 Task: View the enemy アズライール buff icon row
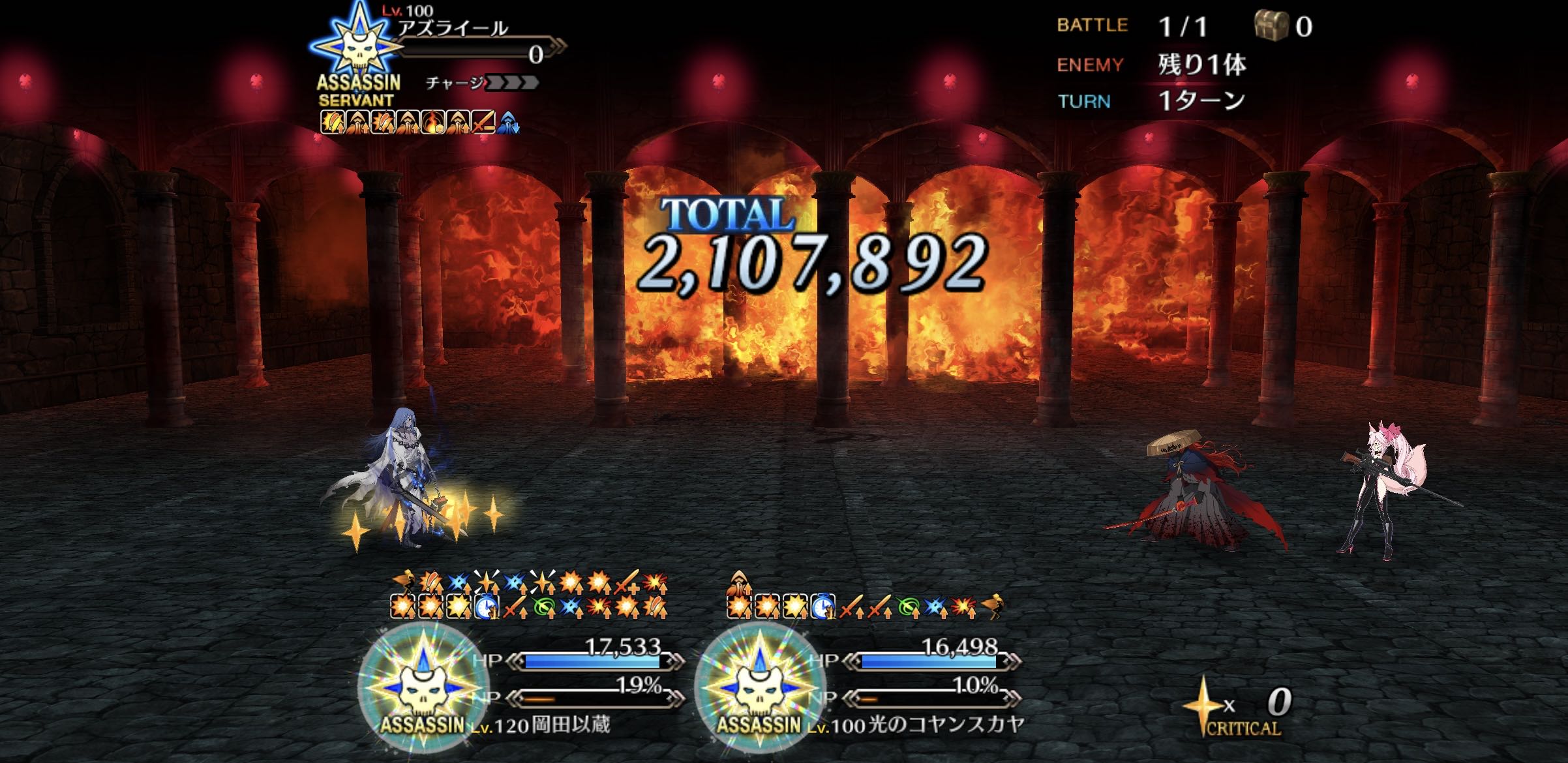(419, 122)
